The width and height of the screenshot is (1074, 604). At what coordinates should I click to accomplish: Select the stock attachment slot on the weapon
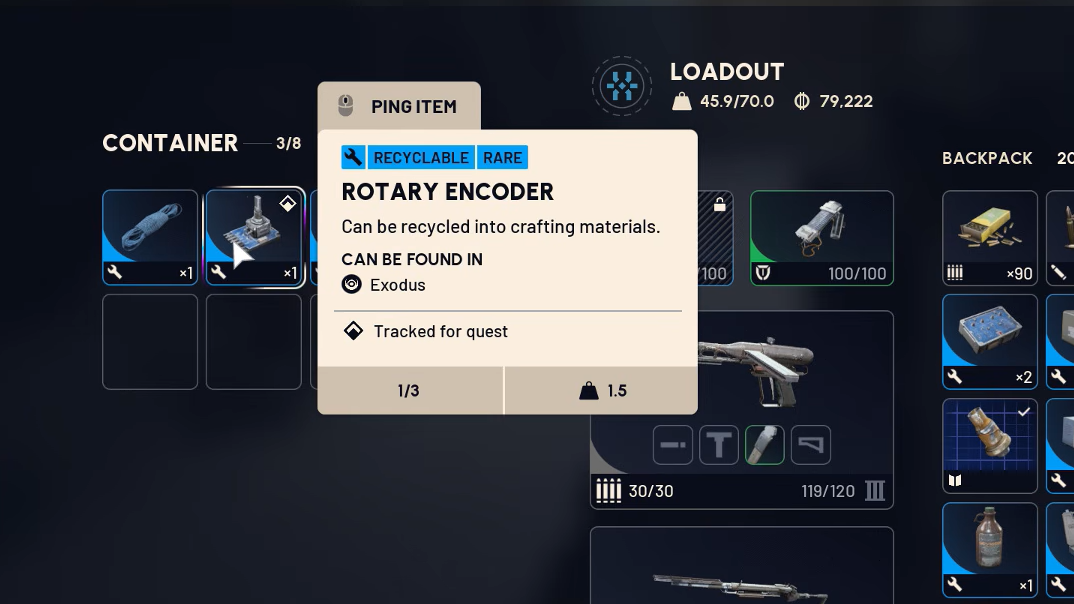811,445
